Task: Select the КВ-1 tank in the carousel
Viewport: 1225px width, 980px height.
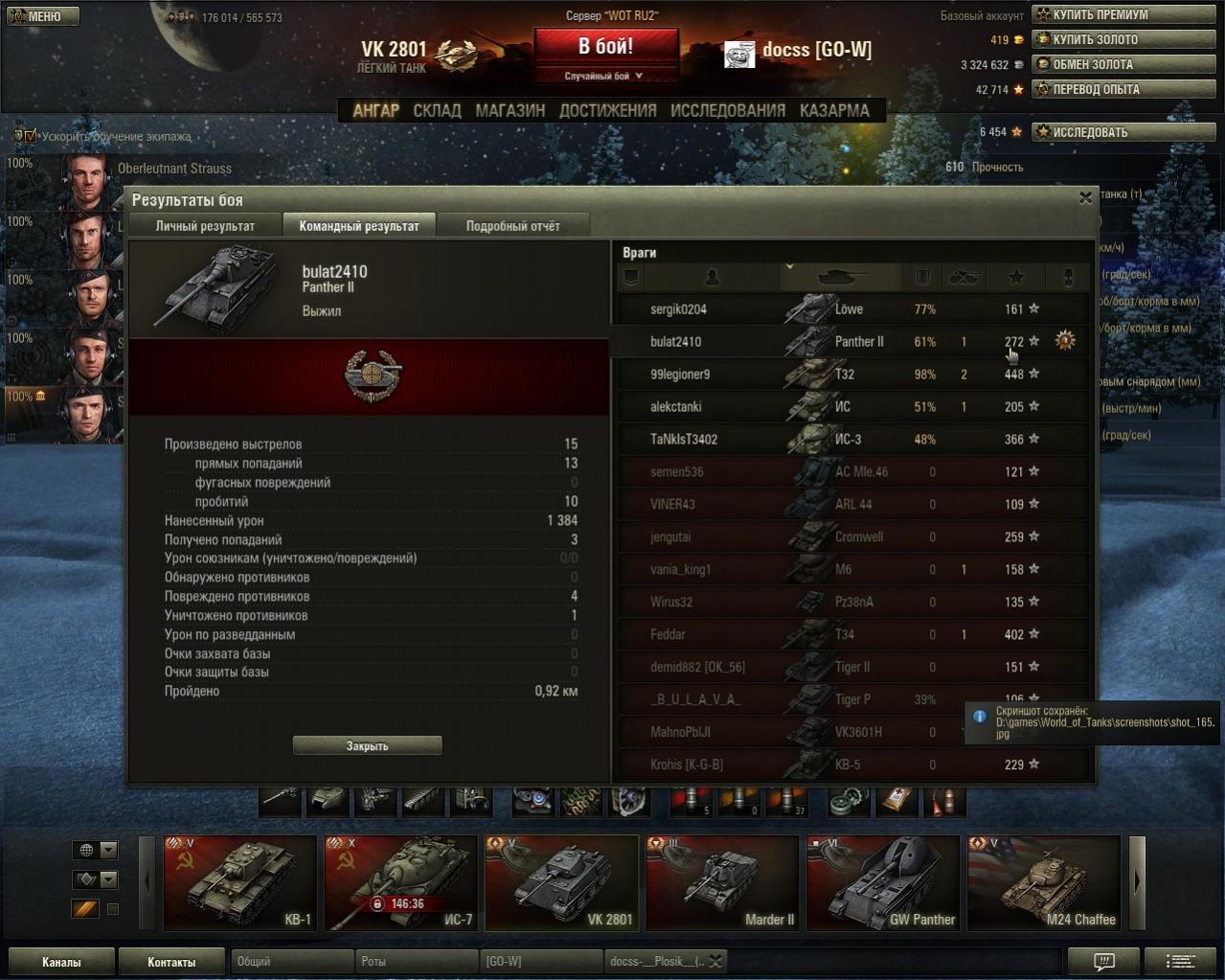Action: click(x=240, y=882)
